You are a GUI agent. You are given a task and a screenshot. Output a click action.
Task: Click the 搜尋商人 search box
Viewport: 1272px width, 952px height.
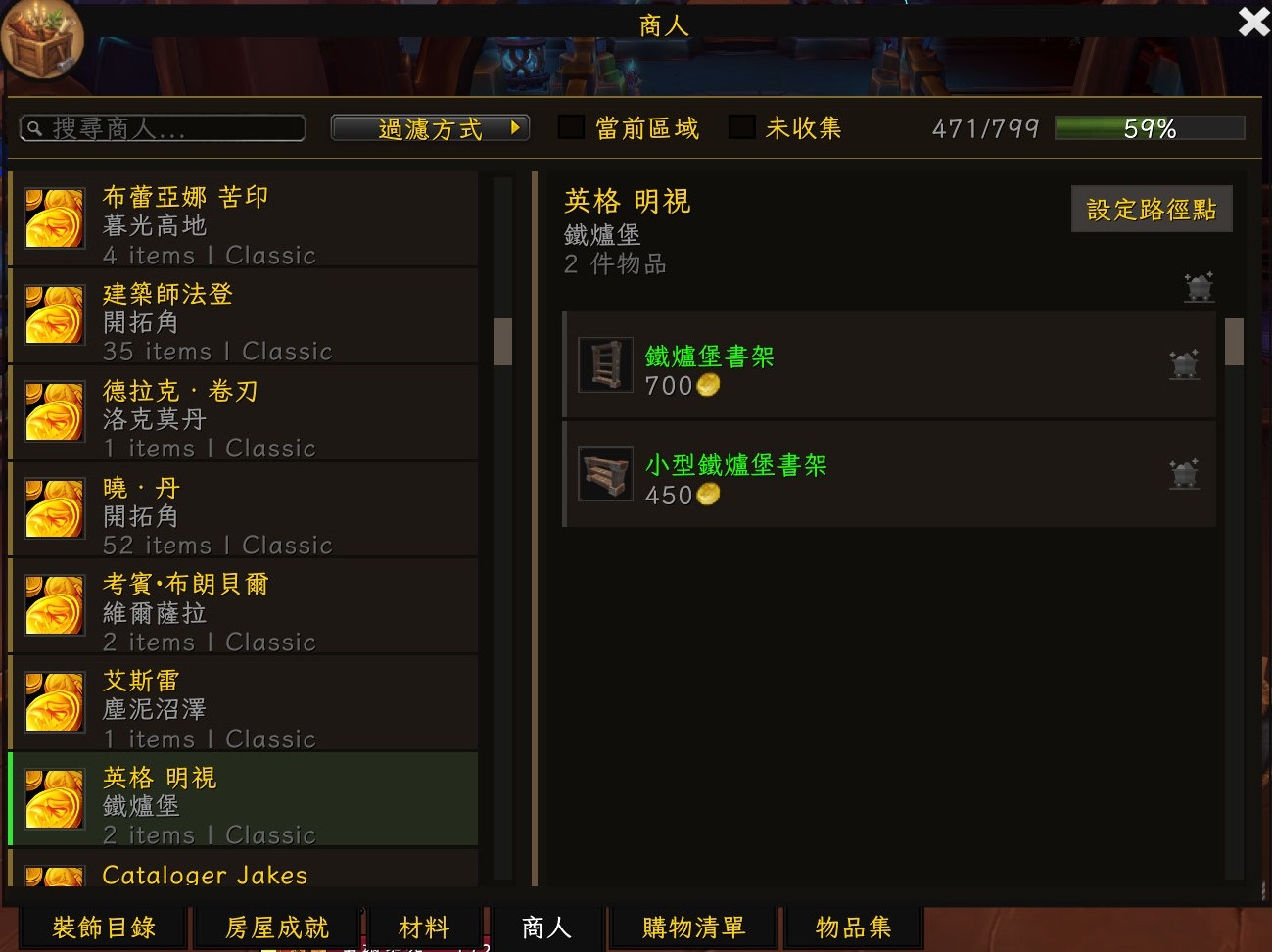[163, 128]
